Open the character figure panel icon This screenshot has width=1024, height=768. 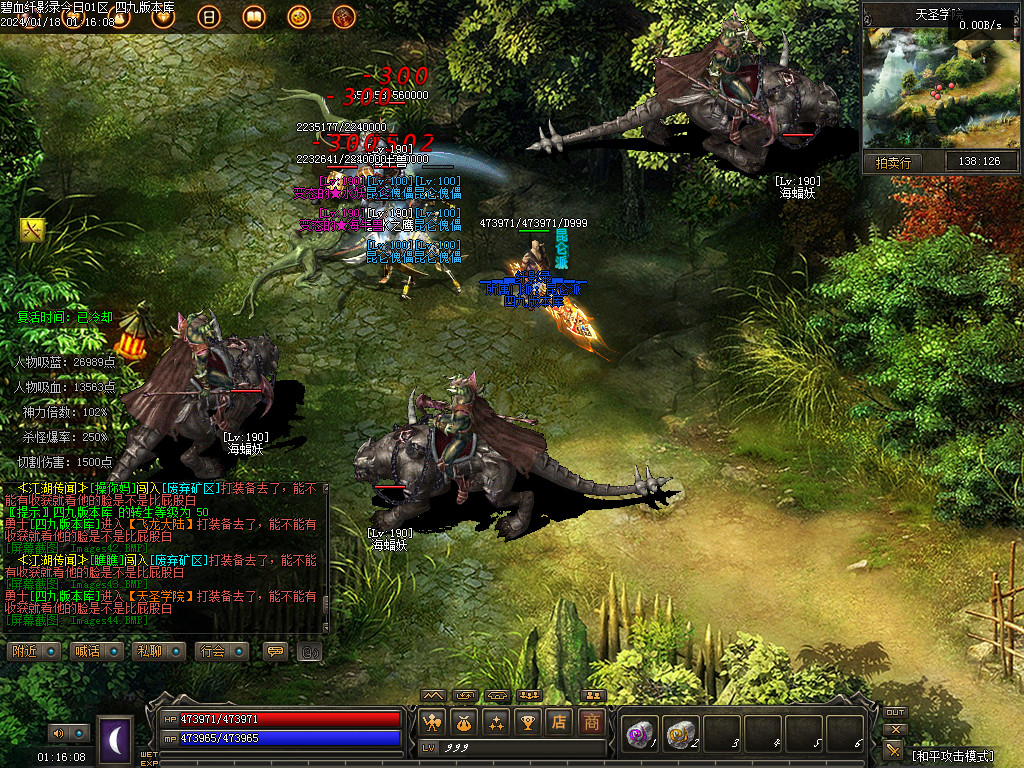coord(432,721)
